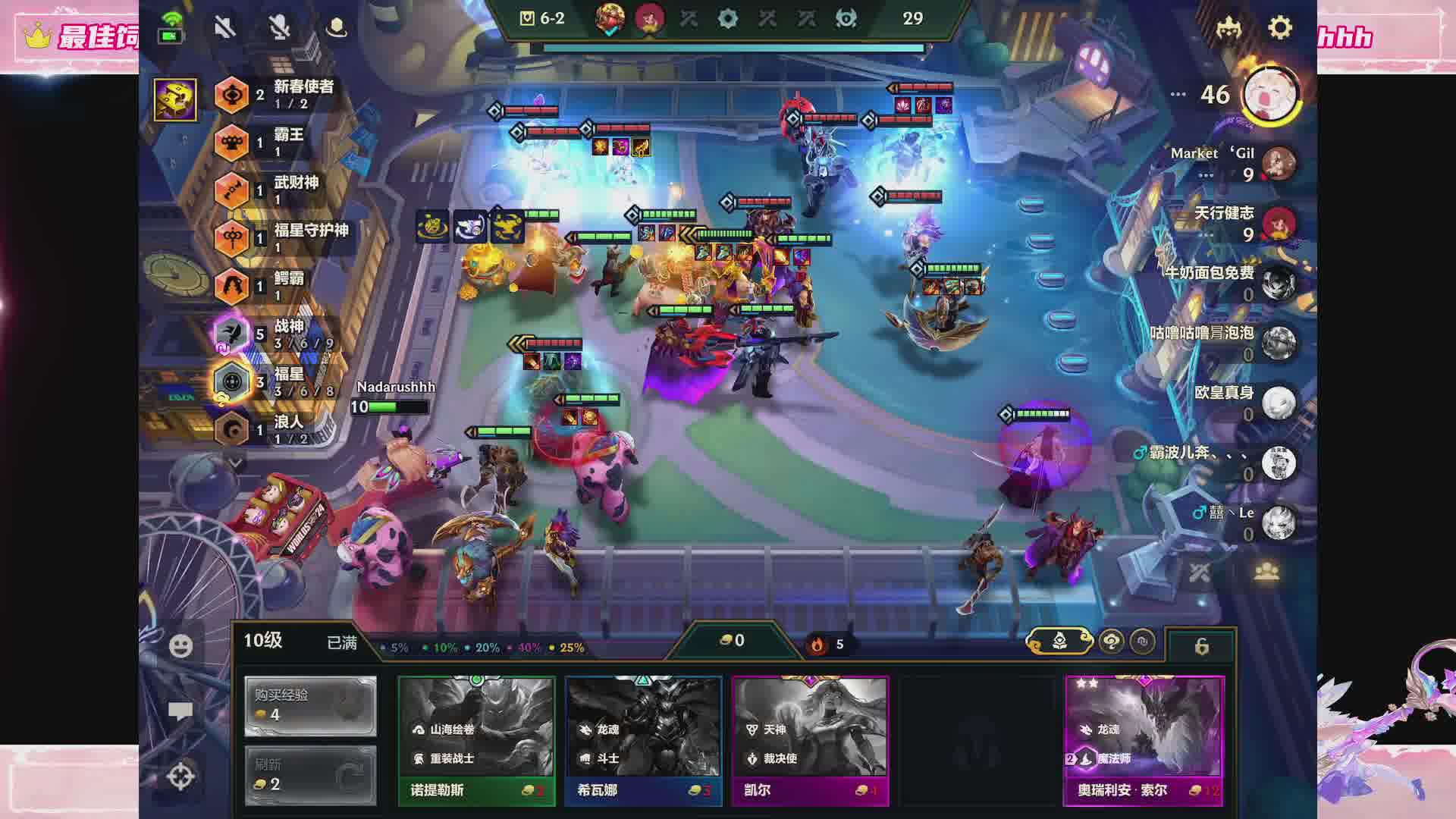Toggle the muted speaker icon
Viewport: 1456px width, 819px height.
224,28
